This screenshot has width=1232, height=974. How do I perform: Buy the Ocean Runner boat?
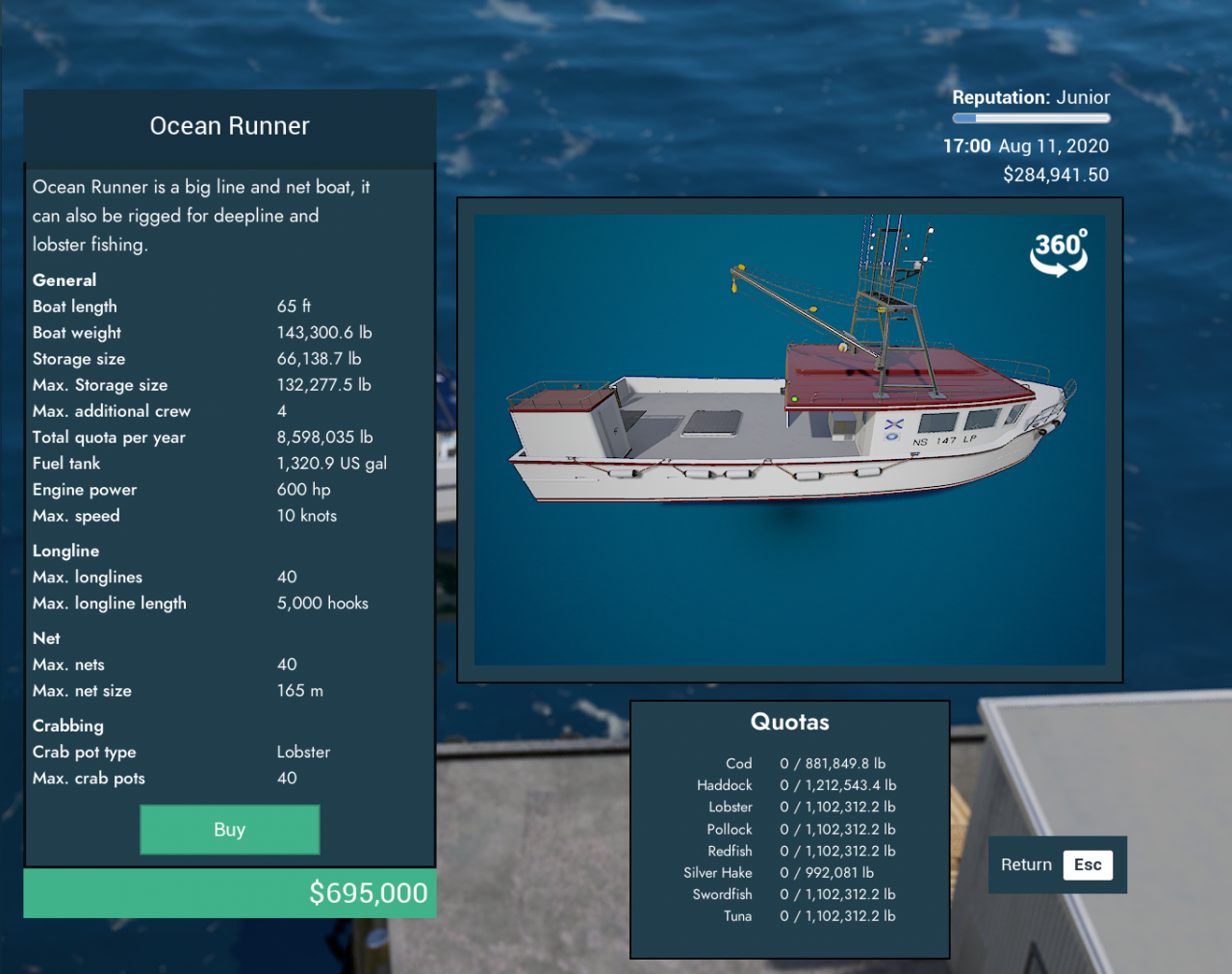click(229, 830)
